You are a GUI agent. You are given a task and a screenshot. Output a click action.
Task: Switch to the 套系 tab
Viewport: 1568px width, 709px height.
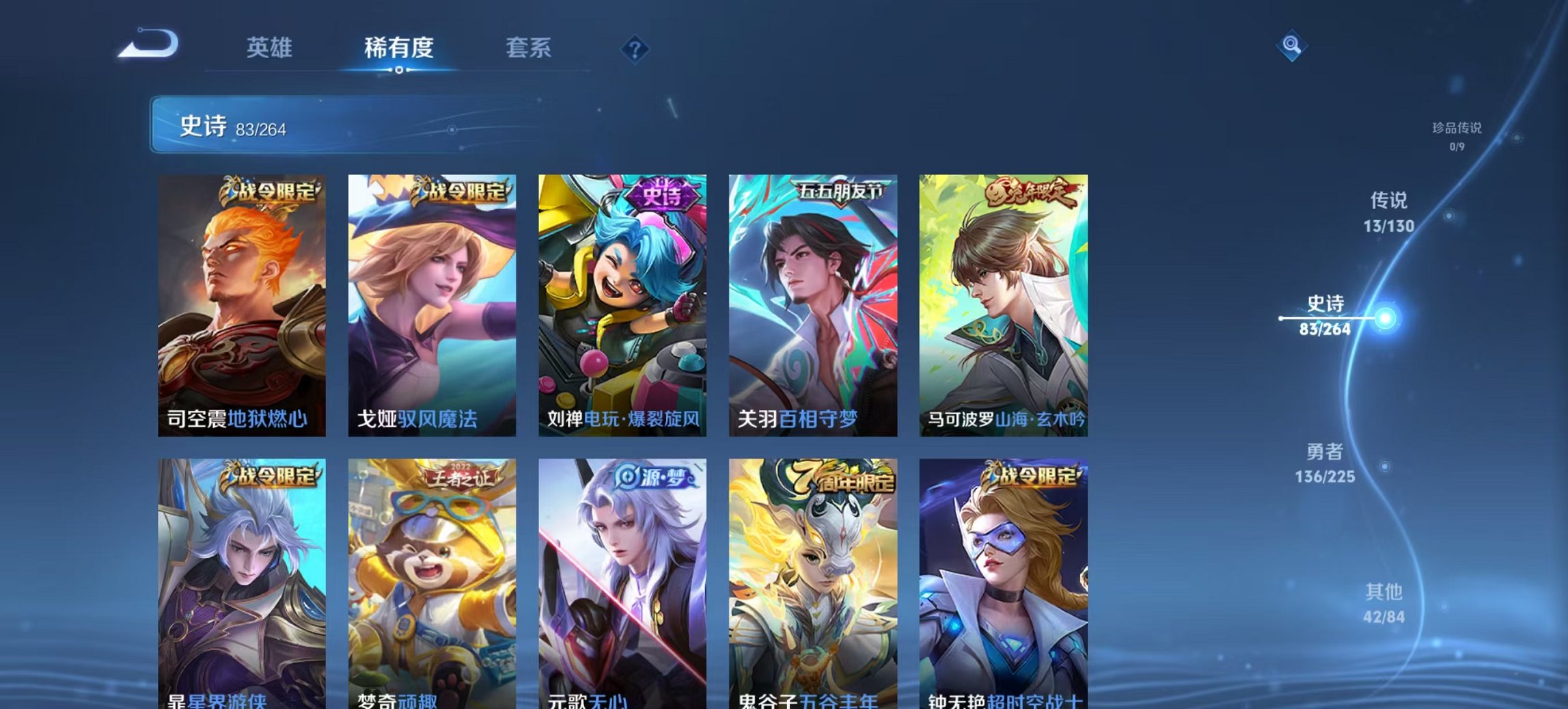pos(529,48)
